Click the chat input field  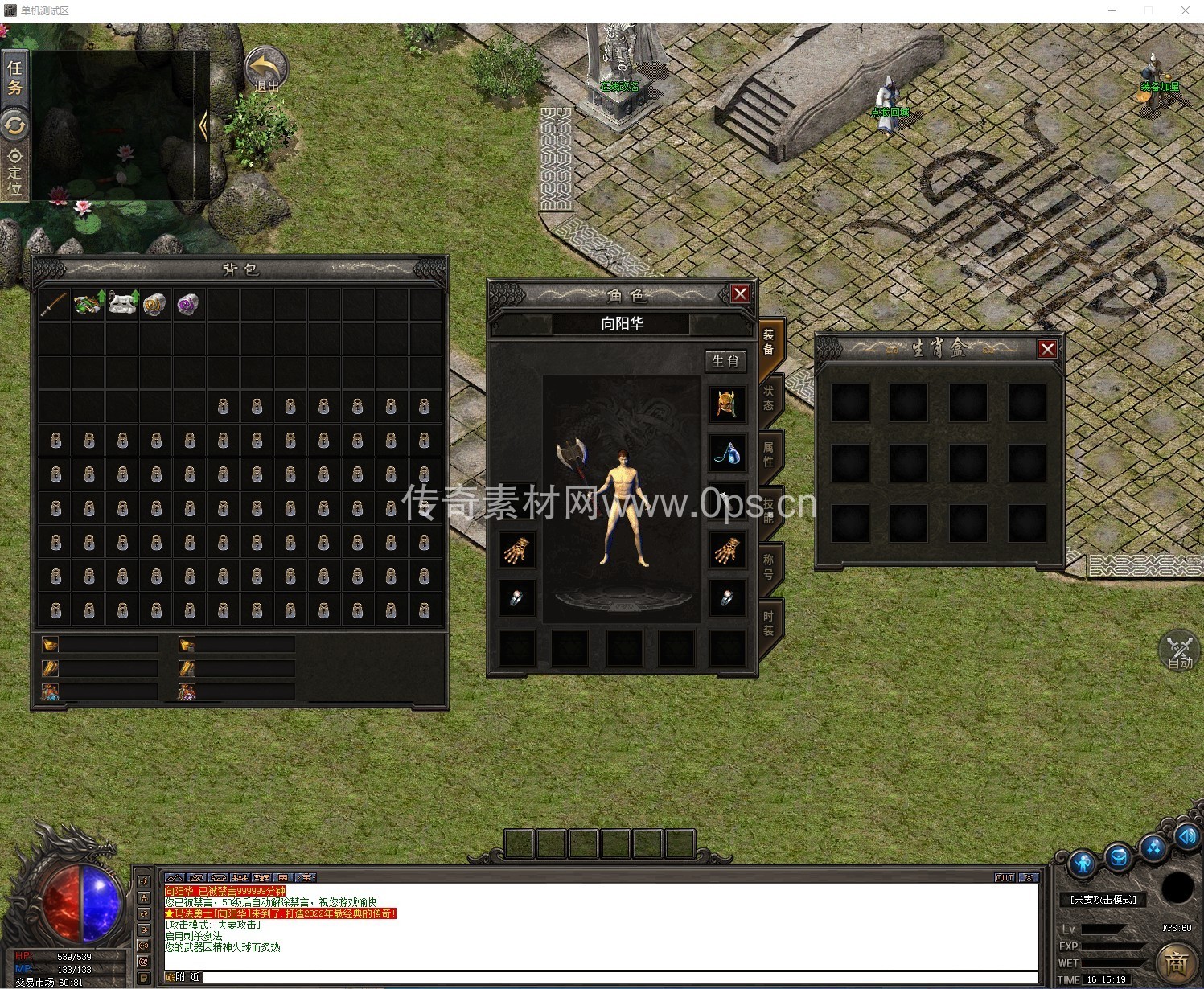pos(619,977)
